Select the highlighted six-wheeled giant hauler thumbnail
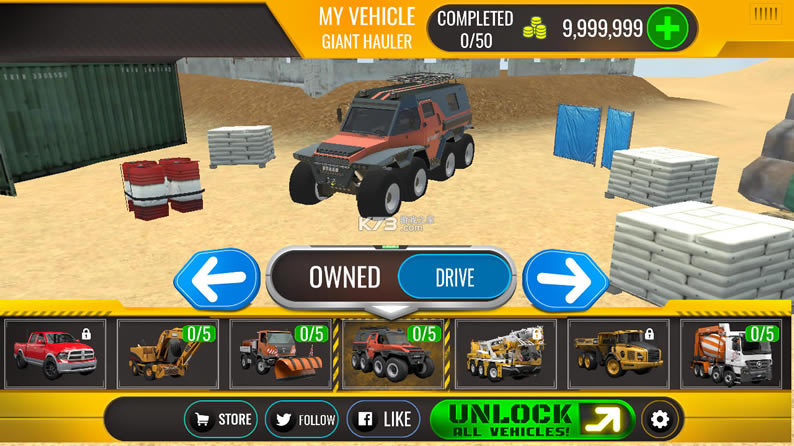 pos(393,354)
